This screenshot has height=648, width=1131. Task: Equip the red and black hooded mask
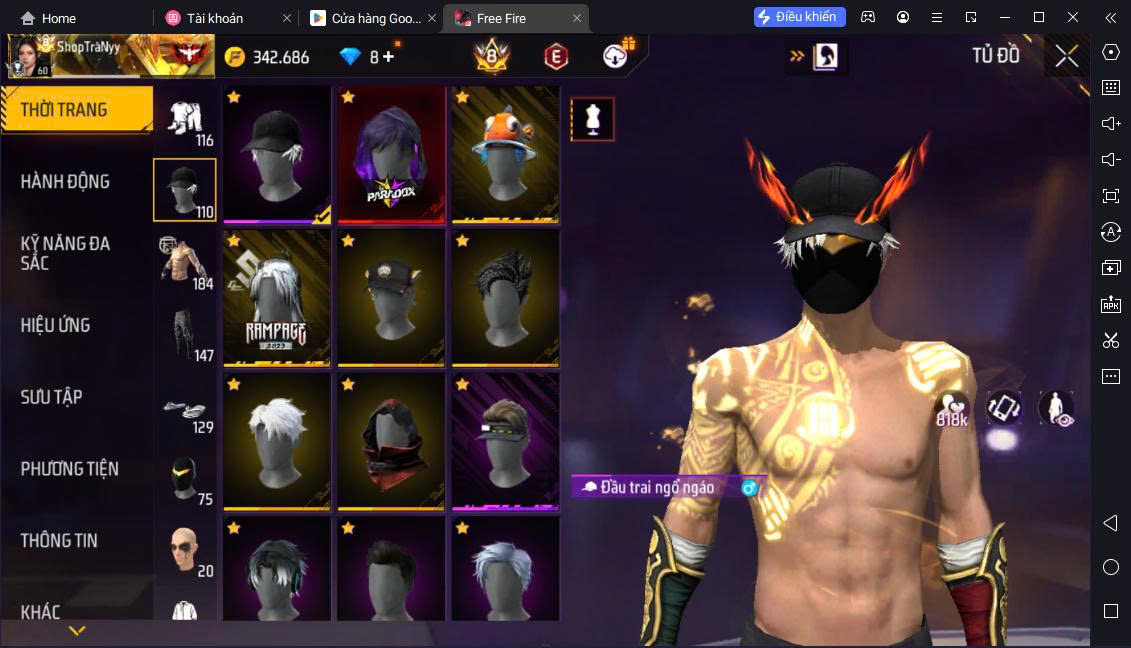pos(391,441)
